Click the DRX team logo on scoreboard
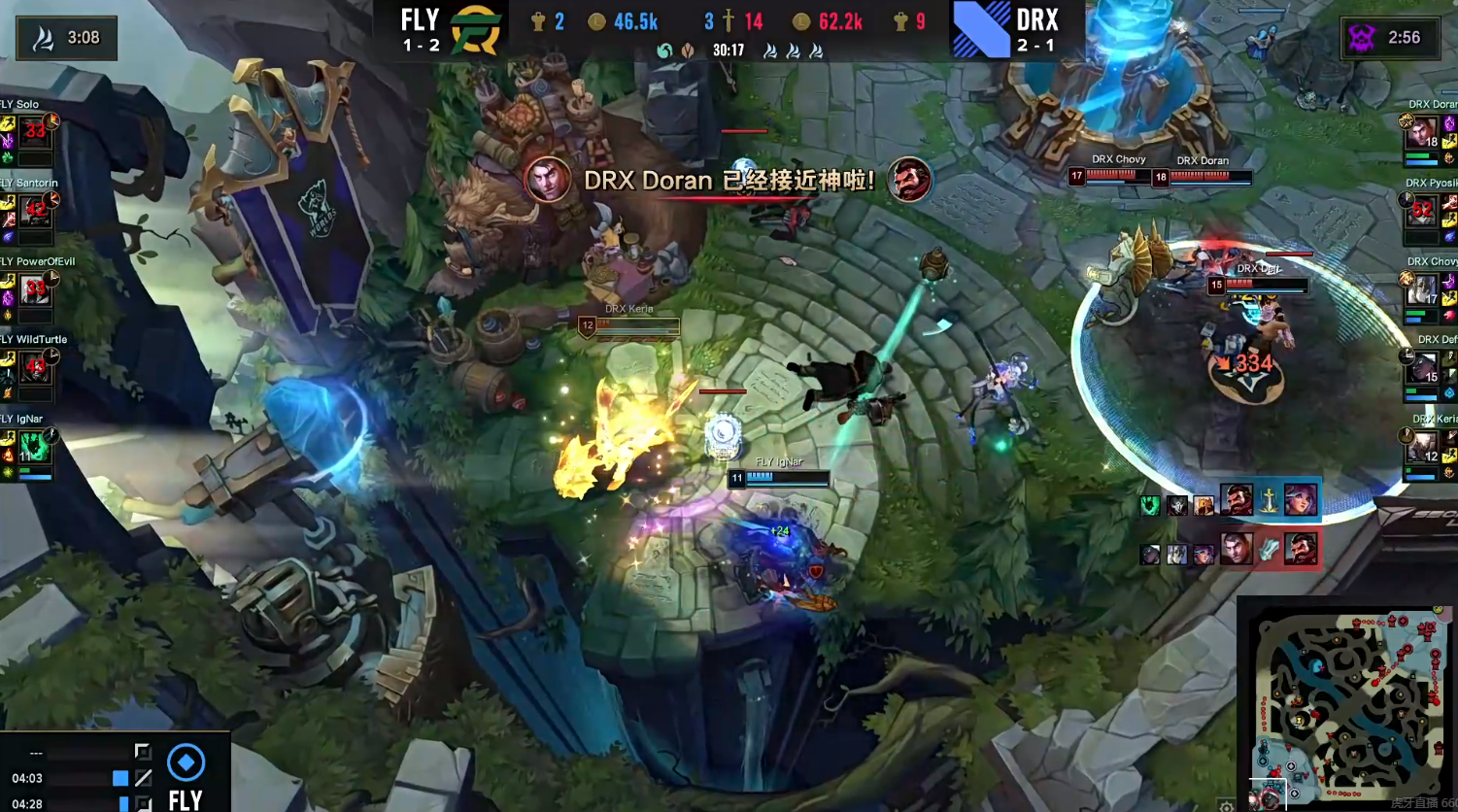Screen dimensions: 1458x812 pyautogui.click(x=981, y=30)
